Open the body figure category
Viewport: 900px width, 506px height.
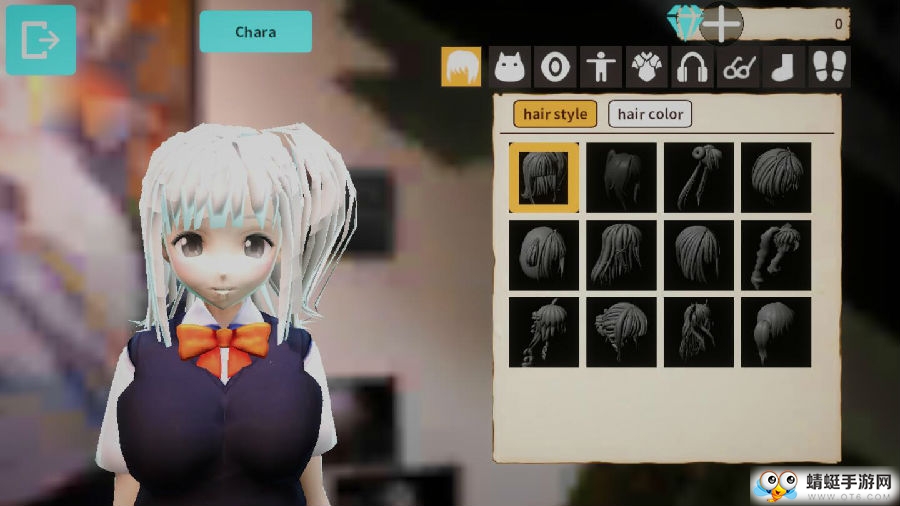(601, 67)
